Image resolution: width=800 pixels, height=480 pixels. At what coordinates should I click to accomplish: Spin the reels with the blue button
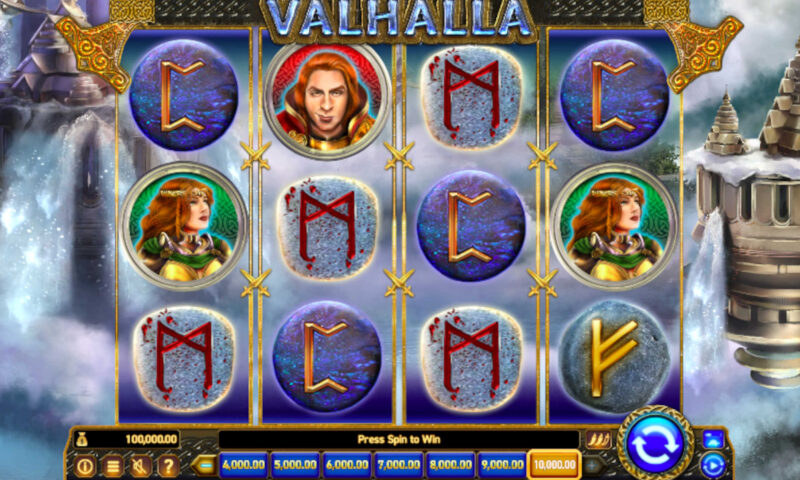coord(655,443)
